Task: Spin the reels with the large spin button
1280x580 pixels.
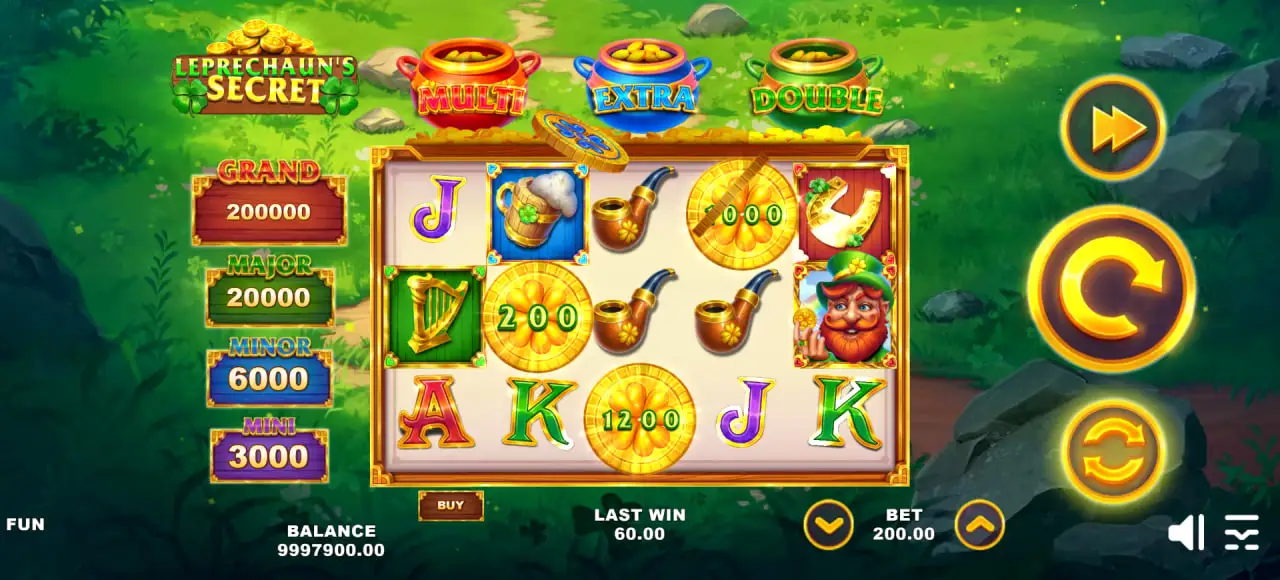Action: pos(1111,289)
